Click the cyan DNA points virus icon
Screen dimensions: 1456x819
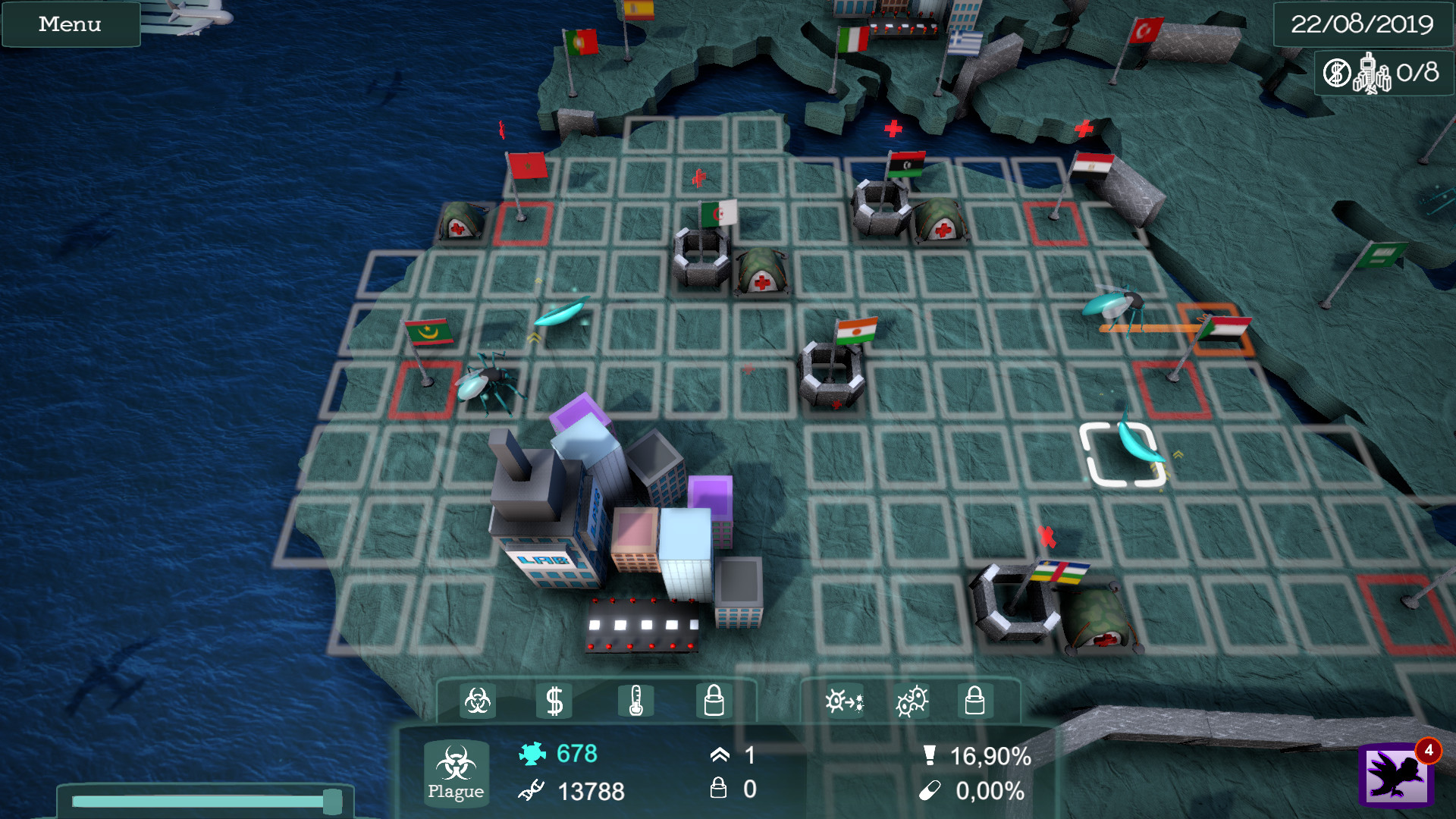coord(534,753)
